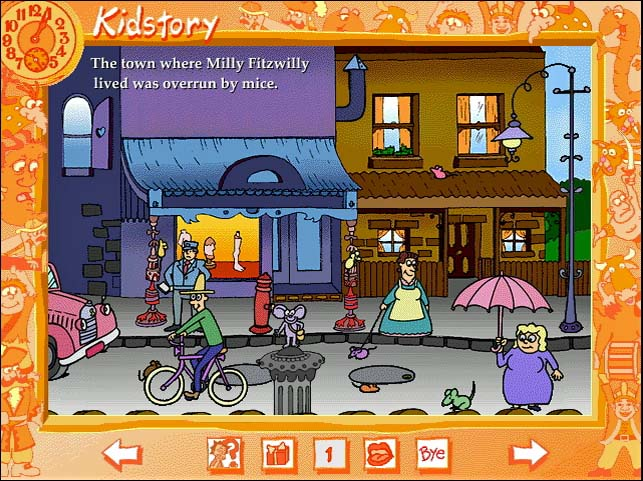The height and width of the screenshot is (481, 643).
Task: Go to the previous page with the left arrow
Action: click(121, 455)
